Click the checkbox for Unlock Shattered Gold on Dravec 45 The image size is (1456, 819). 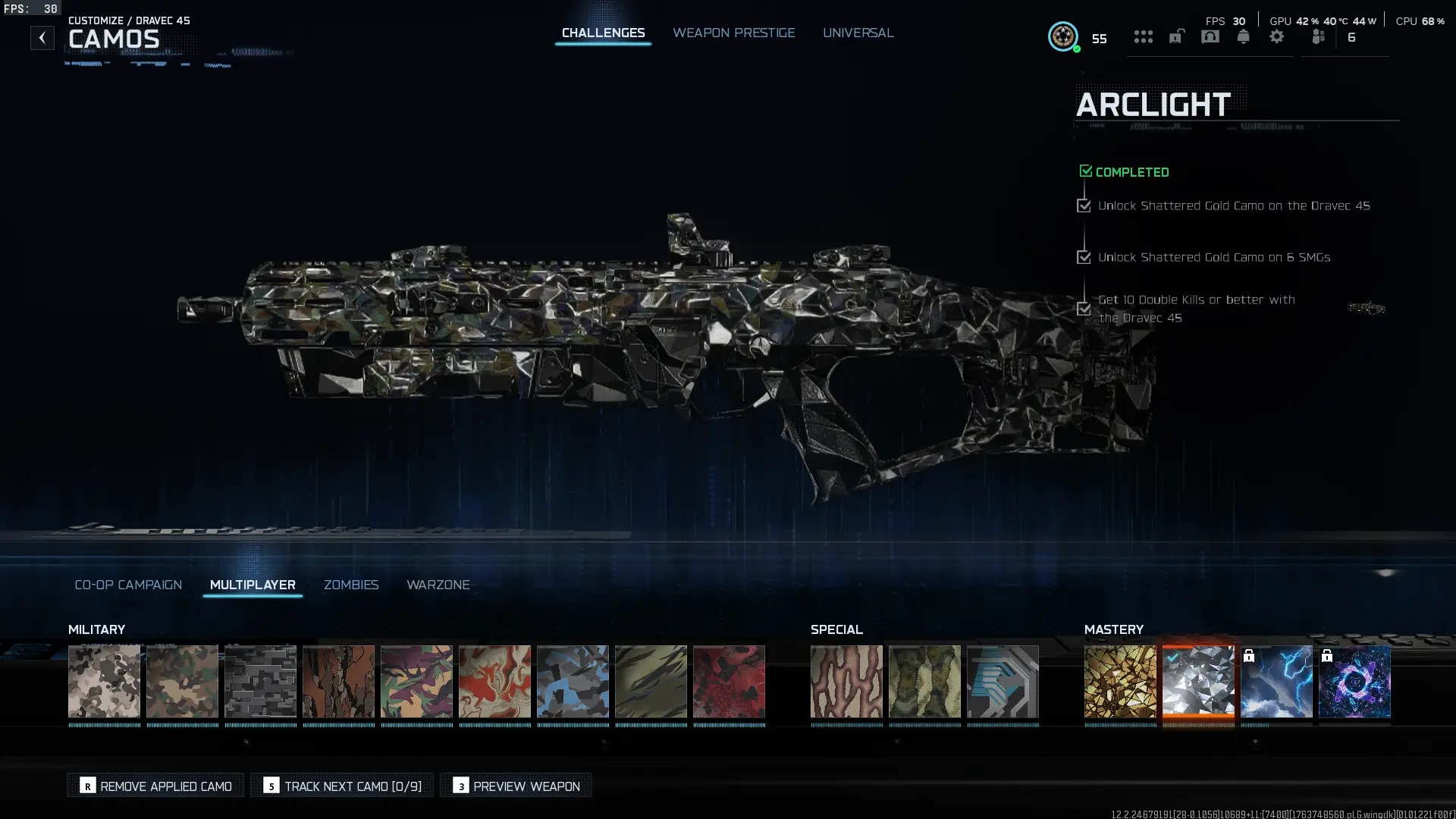coord(1084,206)
